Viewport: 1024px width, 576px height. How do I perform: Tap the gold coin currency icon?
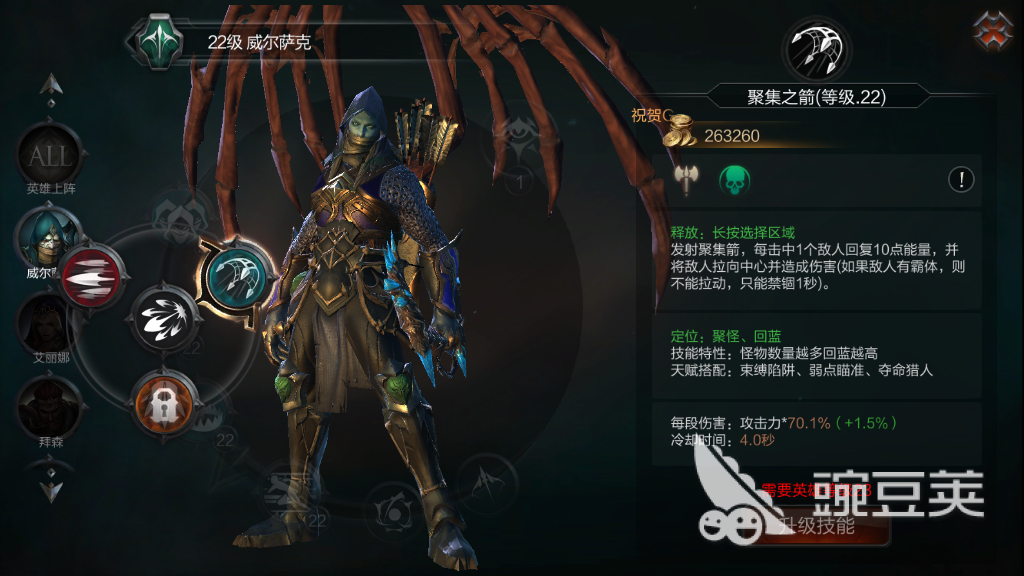pos(682,133)
